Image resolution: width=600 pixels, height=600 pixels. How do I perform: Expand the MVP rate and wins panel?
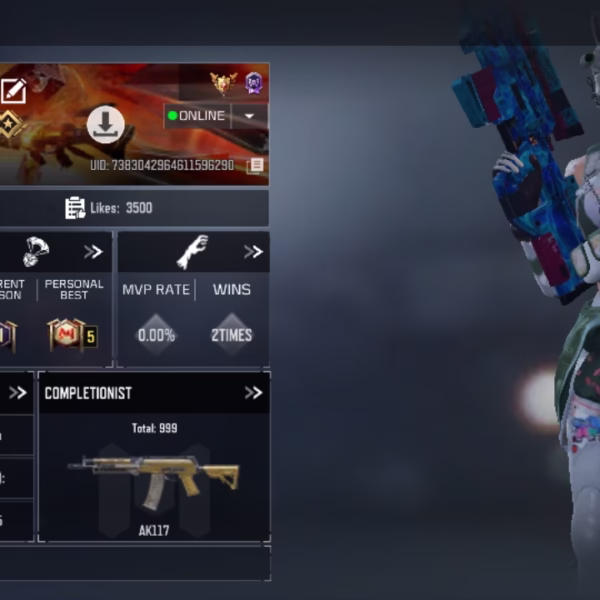pyautogui.click(x=253, y=252)
